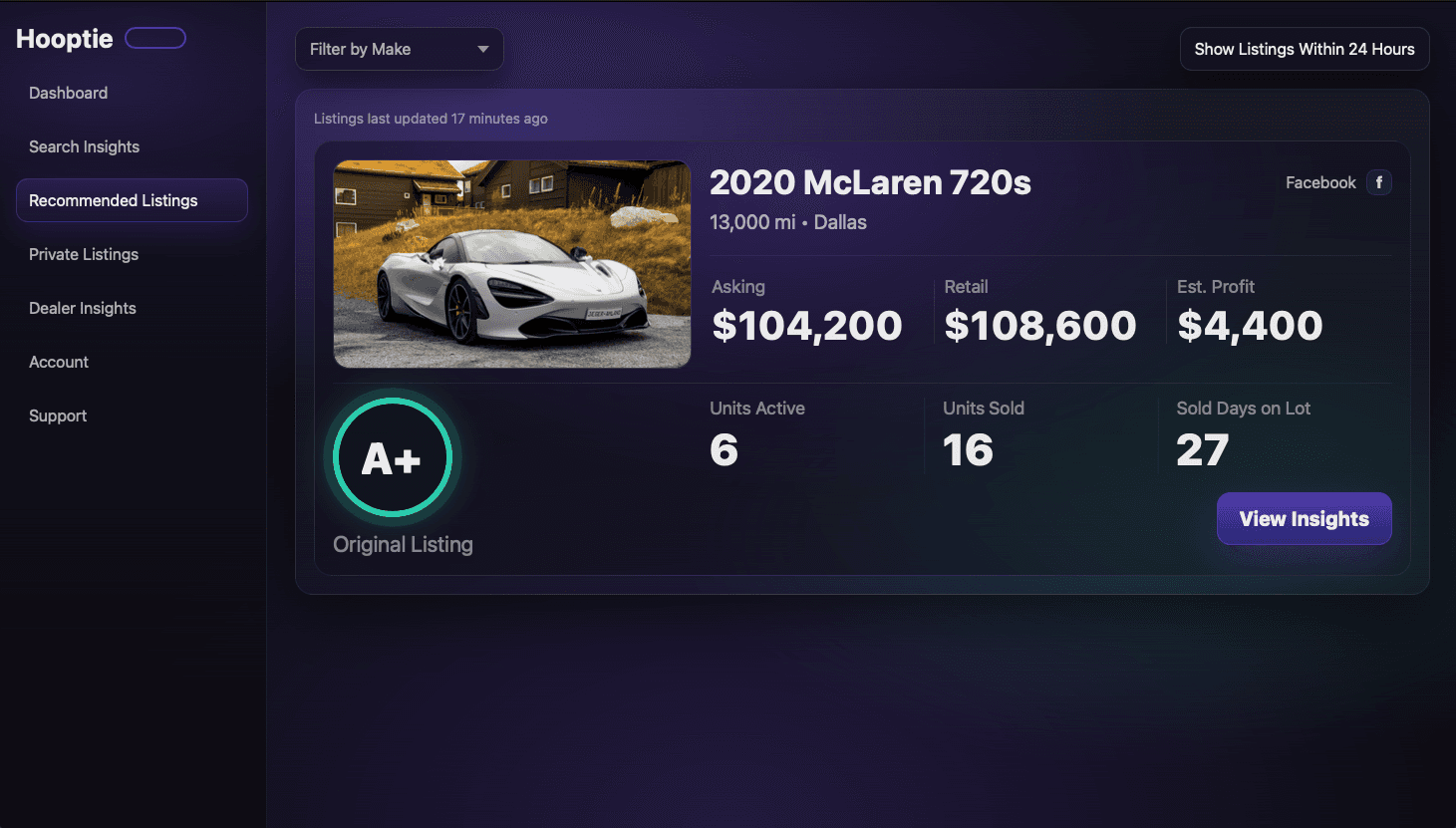
Task: Open Private Listings from the sidebar
Action: 83,254
